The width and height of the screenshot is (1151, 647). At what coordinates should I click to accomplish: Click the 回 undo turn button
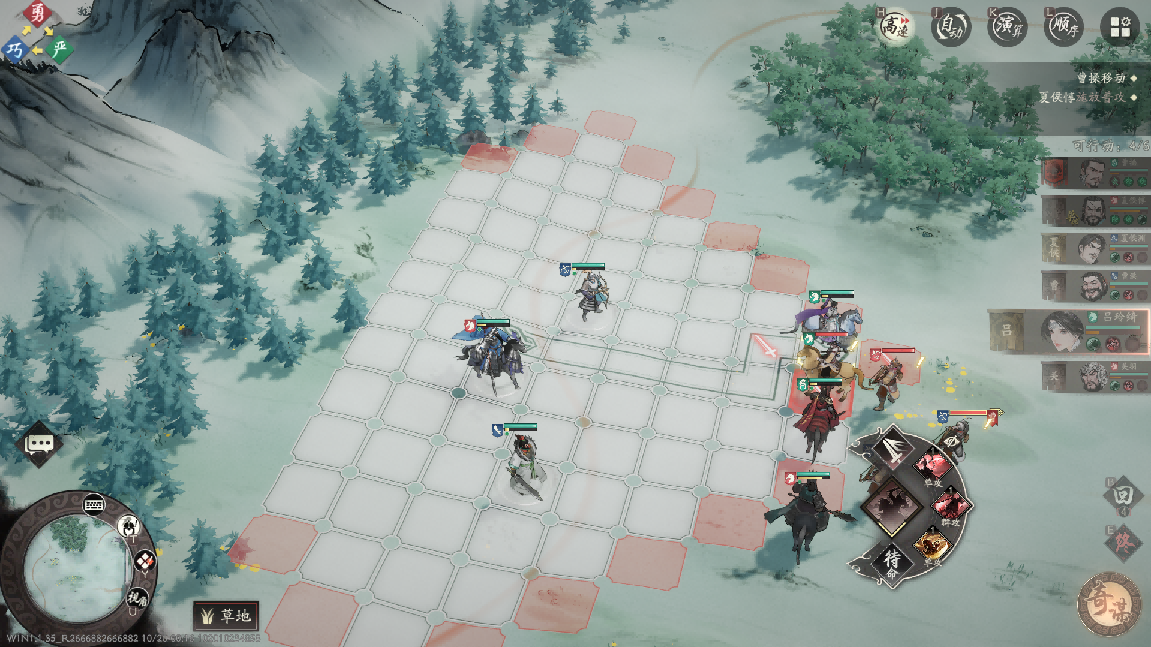[1123, 495]
